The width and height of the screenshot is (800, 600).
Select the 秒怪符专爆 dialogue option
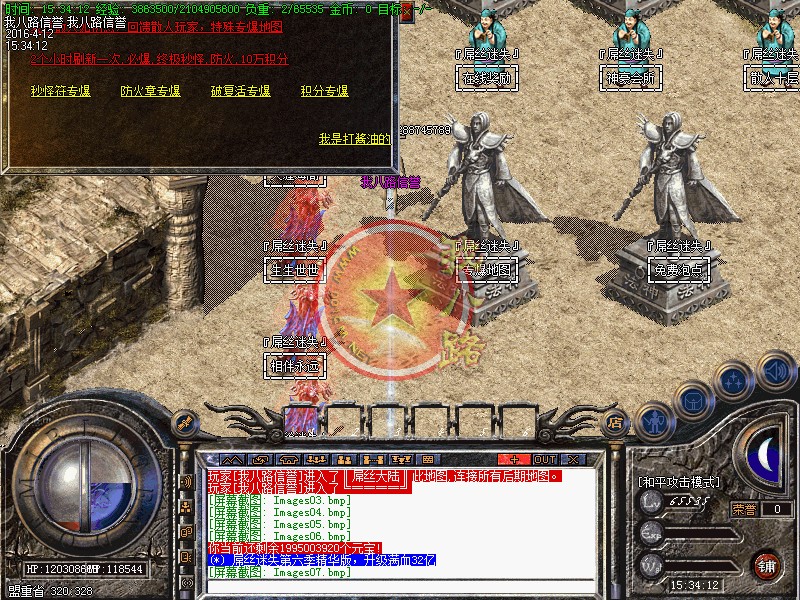click(60, 91)
